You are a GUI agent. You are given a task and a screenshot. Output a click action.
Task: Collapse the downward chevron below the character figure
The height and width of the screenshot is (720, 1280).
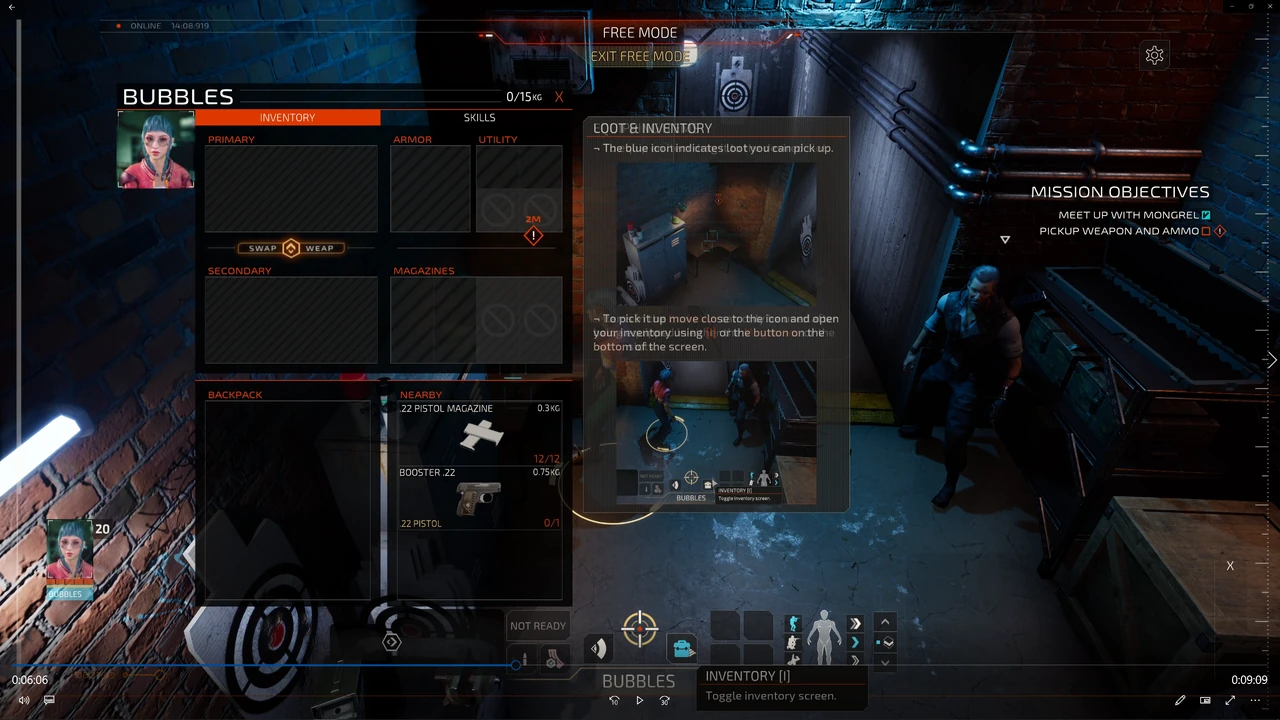[x=884, y=662]
